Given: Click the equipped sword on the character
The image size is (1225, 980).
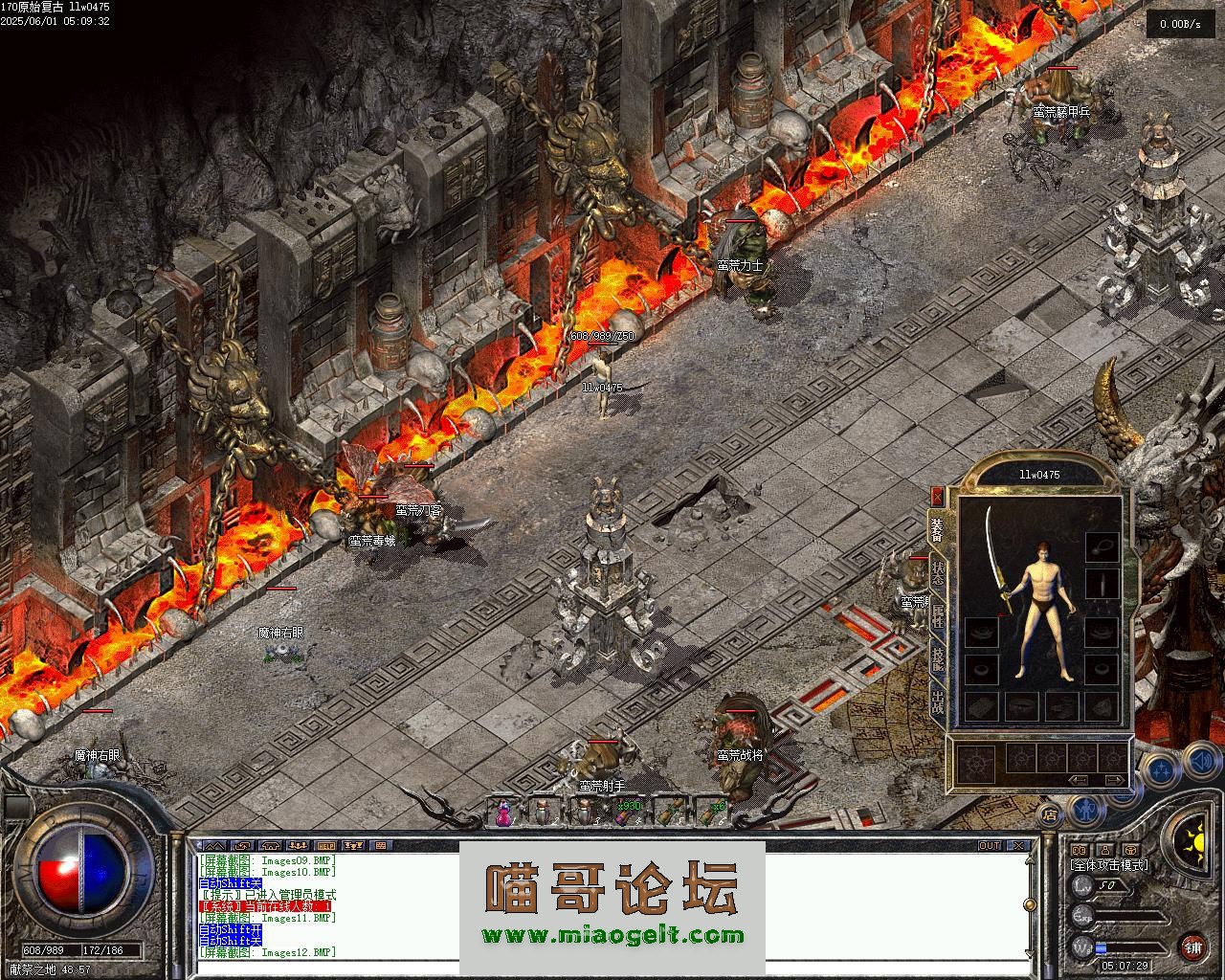Looking at the screenshot, I should coord(998,560).
